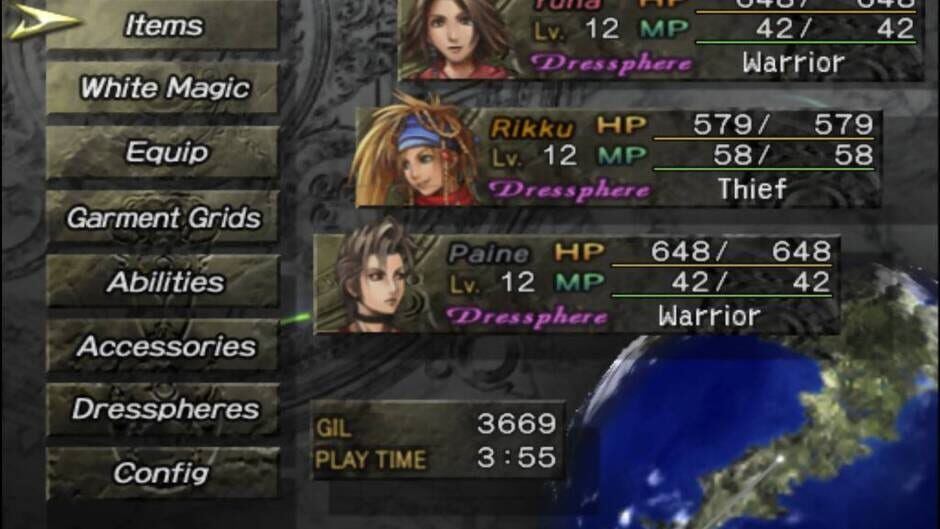Open the Accessories menu
This screenshot has width=940, height=529.
[163, 346]
